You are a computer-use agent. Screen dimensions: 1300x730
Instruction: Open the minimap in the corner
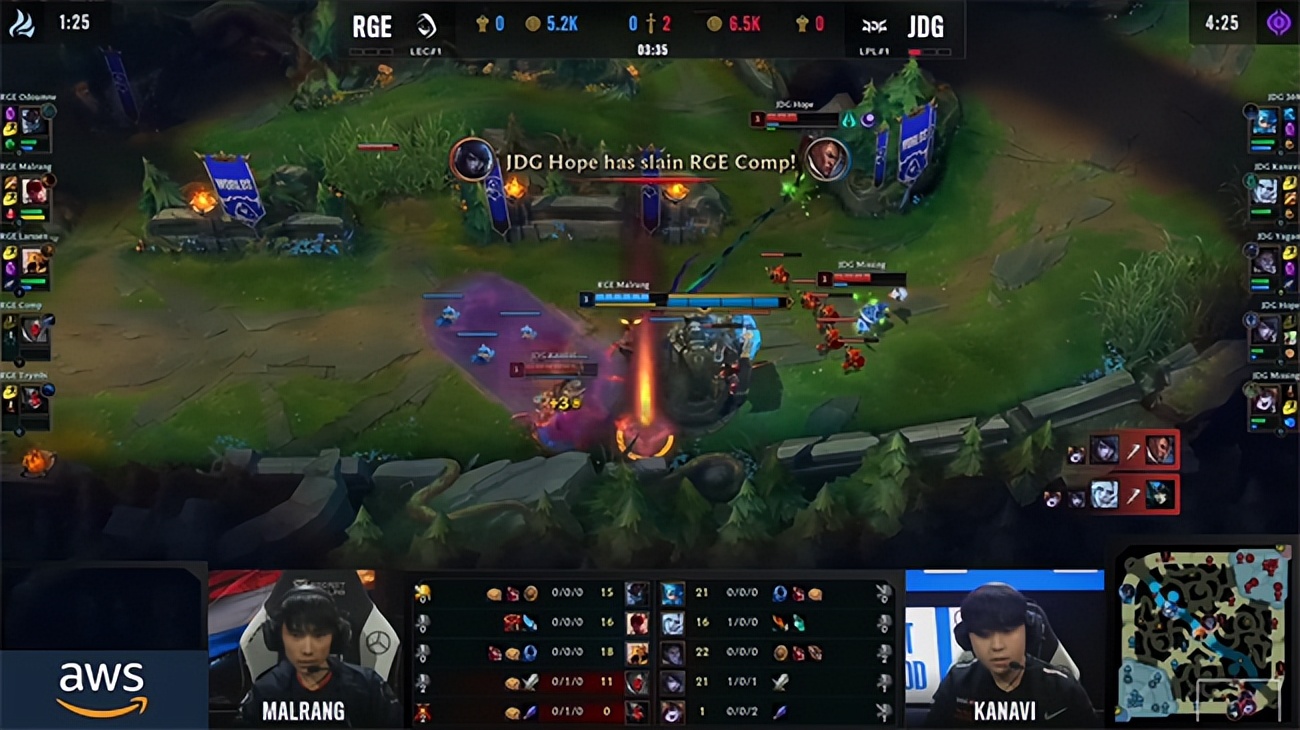click(x=1203, y=635)
